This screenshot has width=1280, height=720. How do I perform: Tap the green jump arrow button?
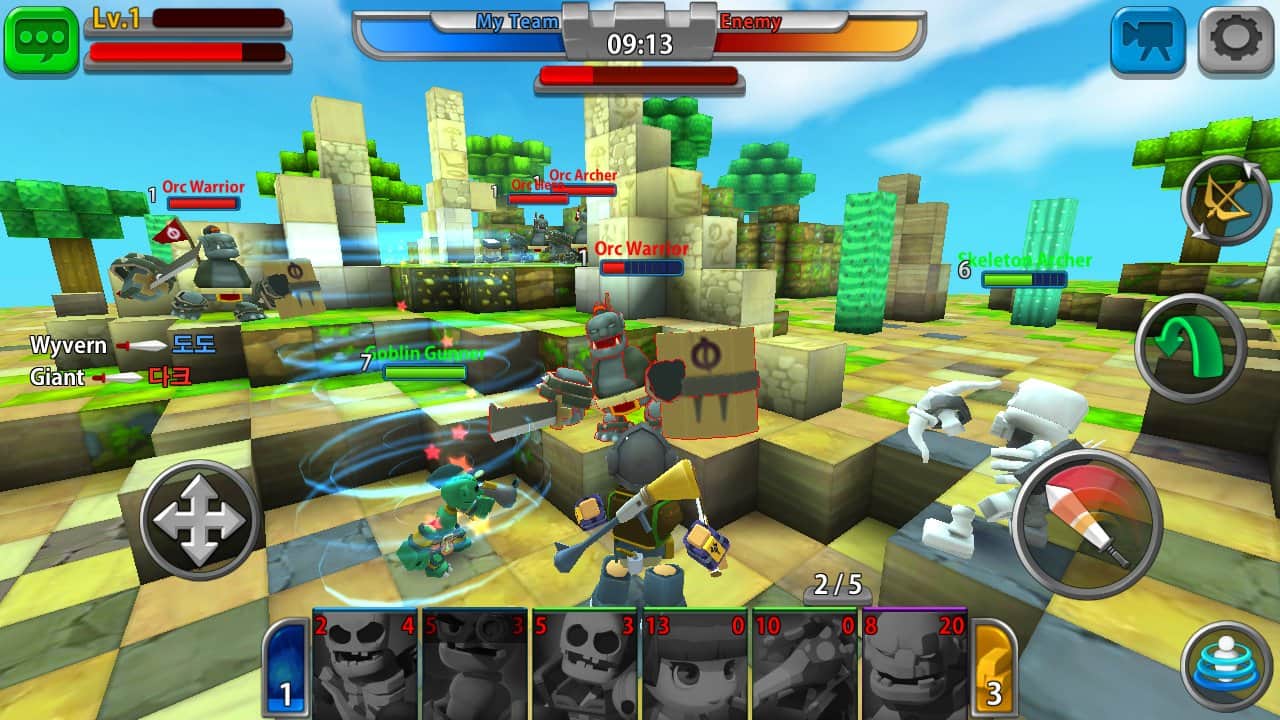coord(1190,347)
